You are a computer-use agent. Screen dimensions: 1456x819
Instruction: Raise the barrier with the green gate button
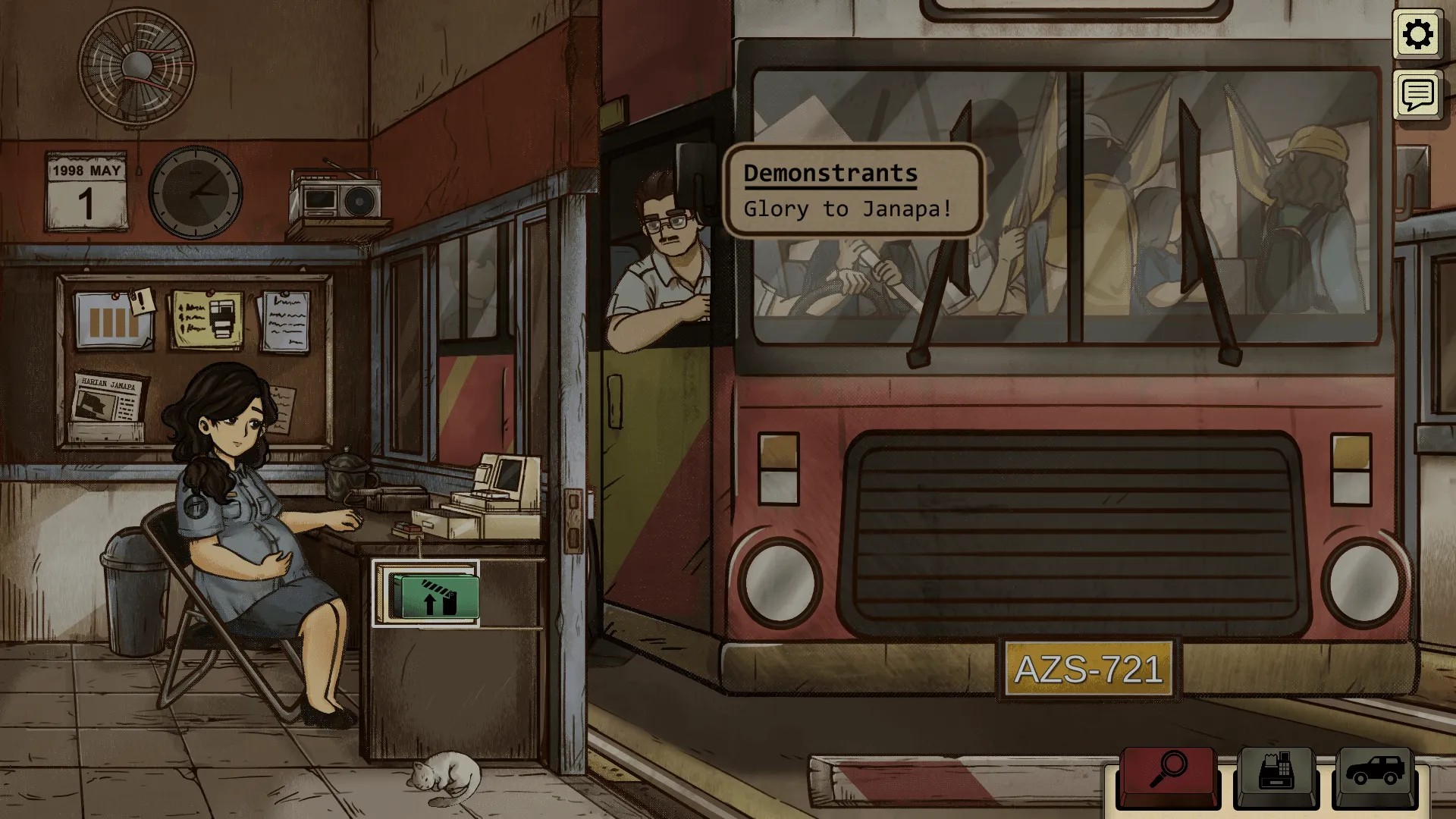[x=434, y=595]
